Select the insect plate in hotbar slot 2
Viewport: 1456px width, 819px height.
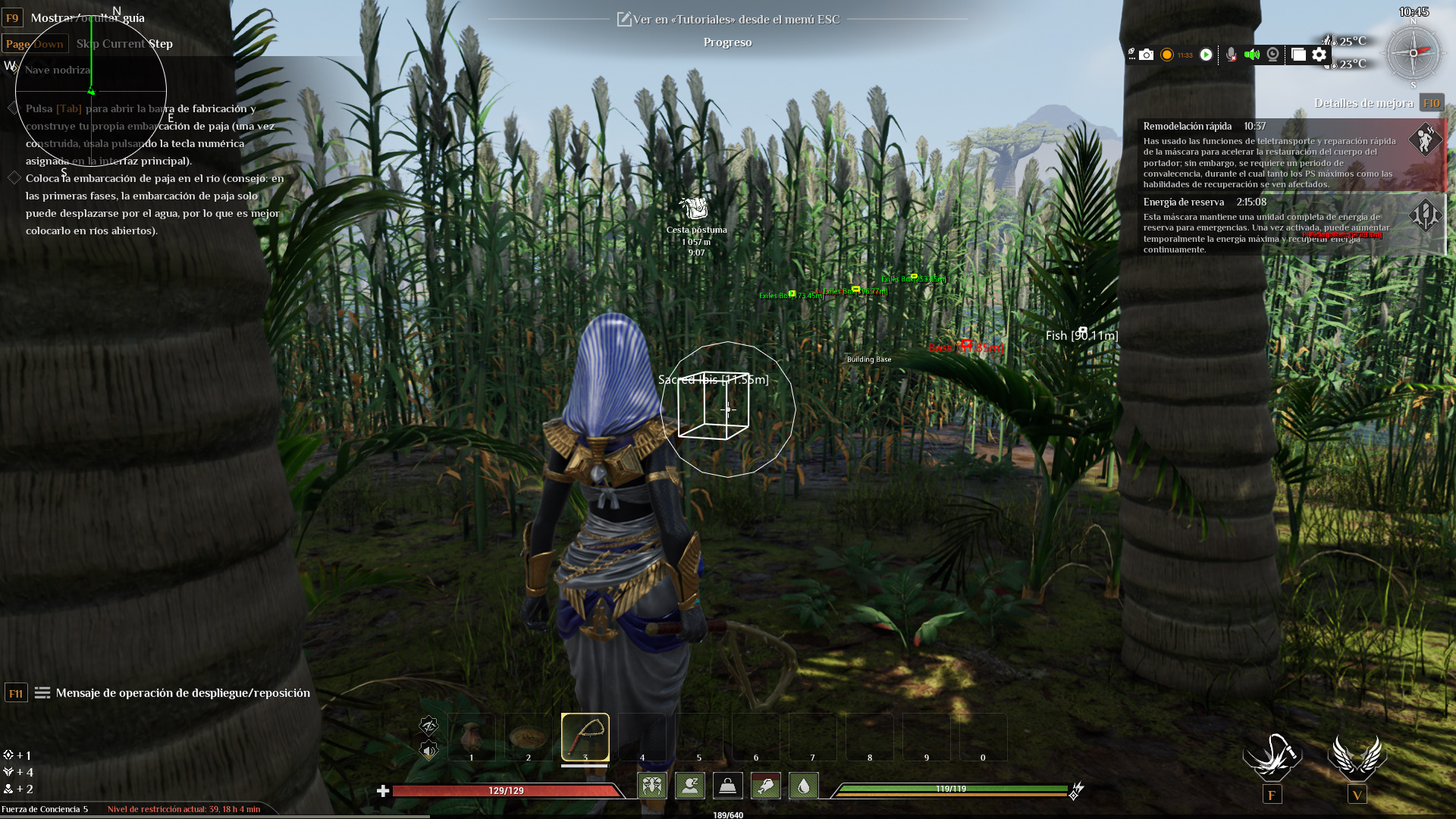[529, 736]
